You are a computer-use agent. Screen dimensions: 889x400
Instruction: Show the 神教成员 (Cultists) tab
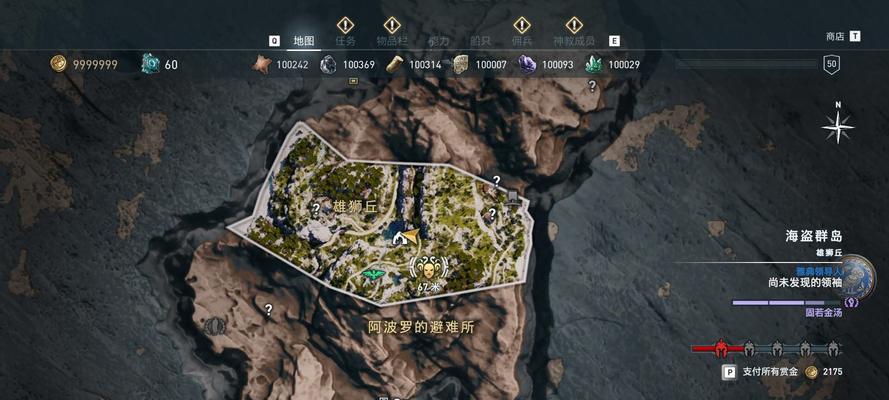573,41
